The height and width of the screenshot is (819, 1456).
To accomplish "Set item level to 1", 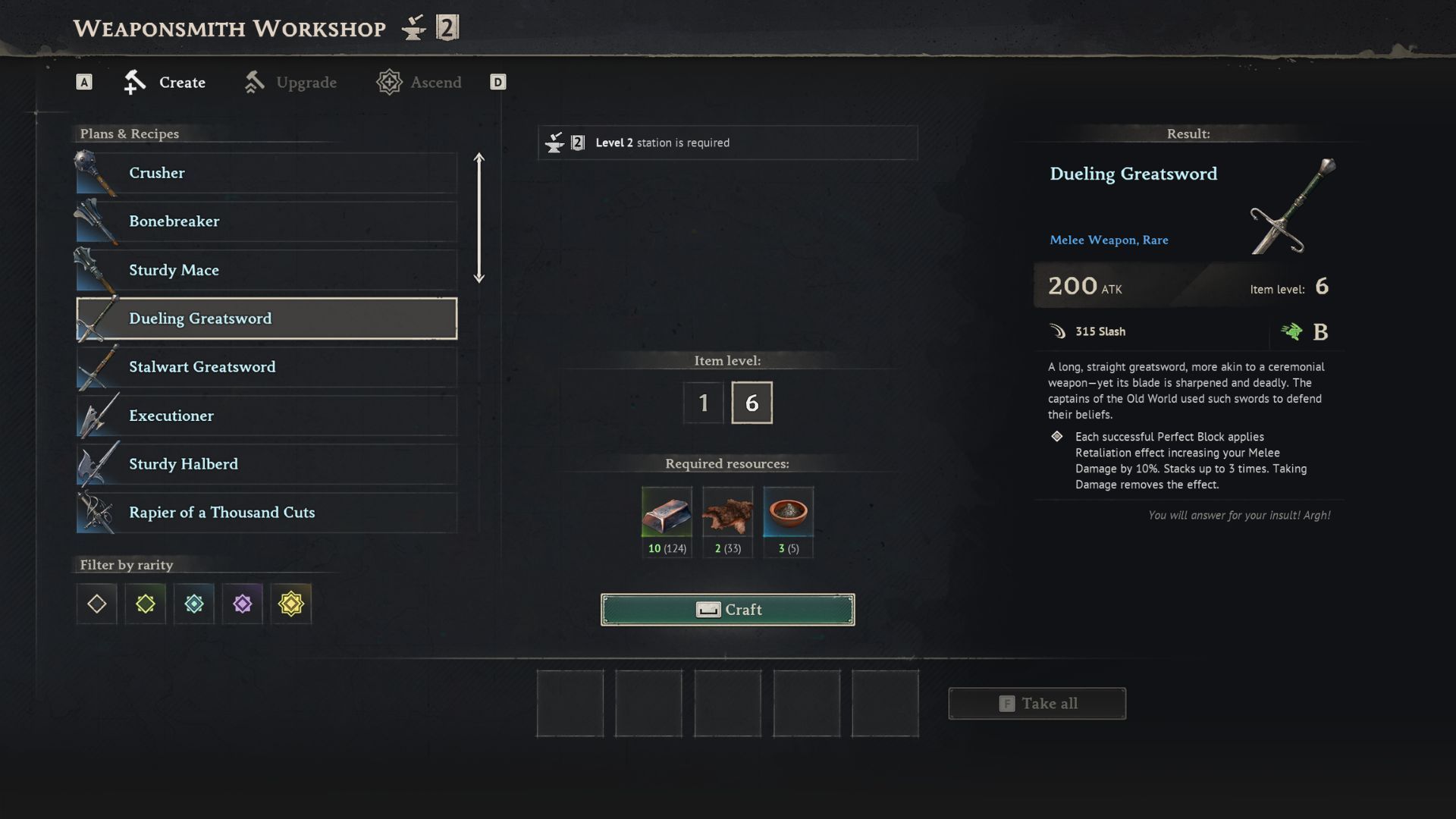I will click(x=704, y=403).
